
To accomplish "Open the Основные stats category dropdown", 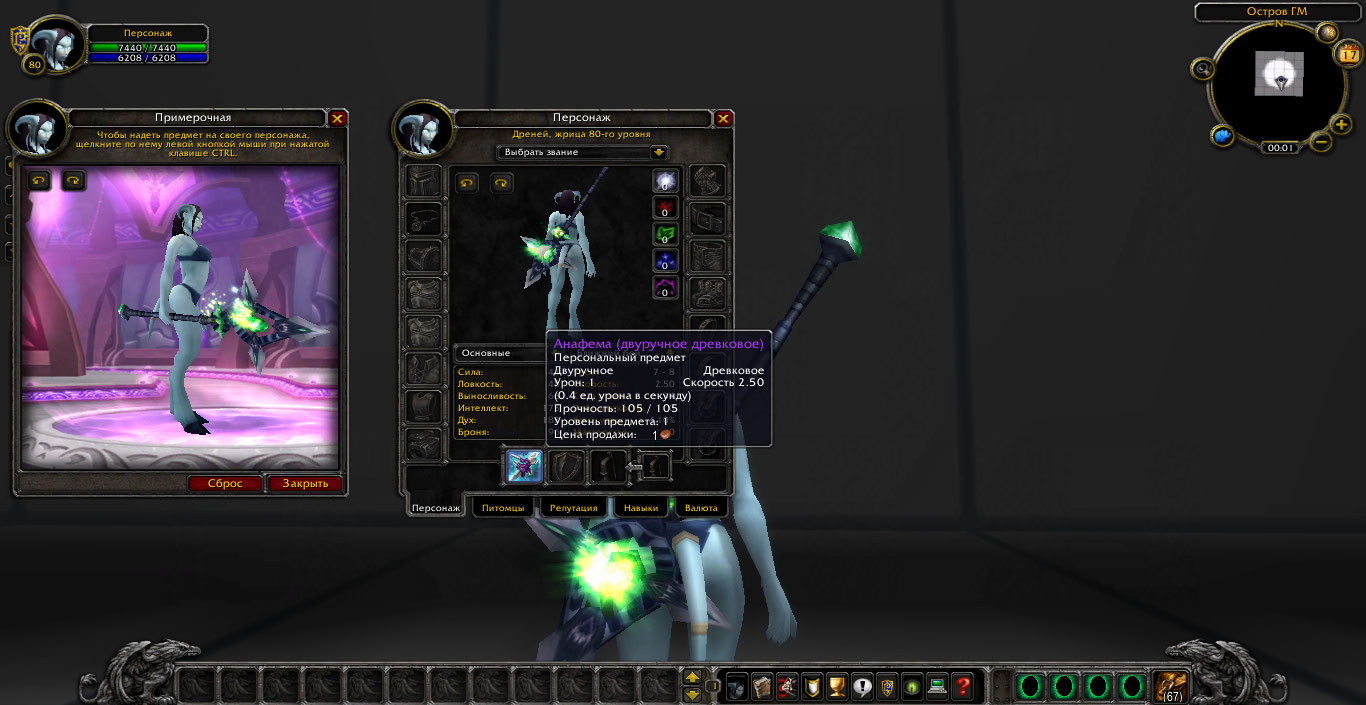I will [x=500, y=353].
